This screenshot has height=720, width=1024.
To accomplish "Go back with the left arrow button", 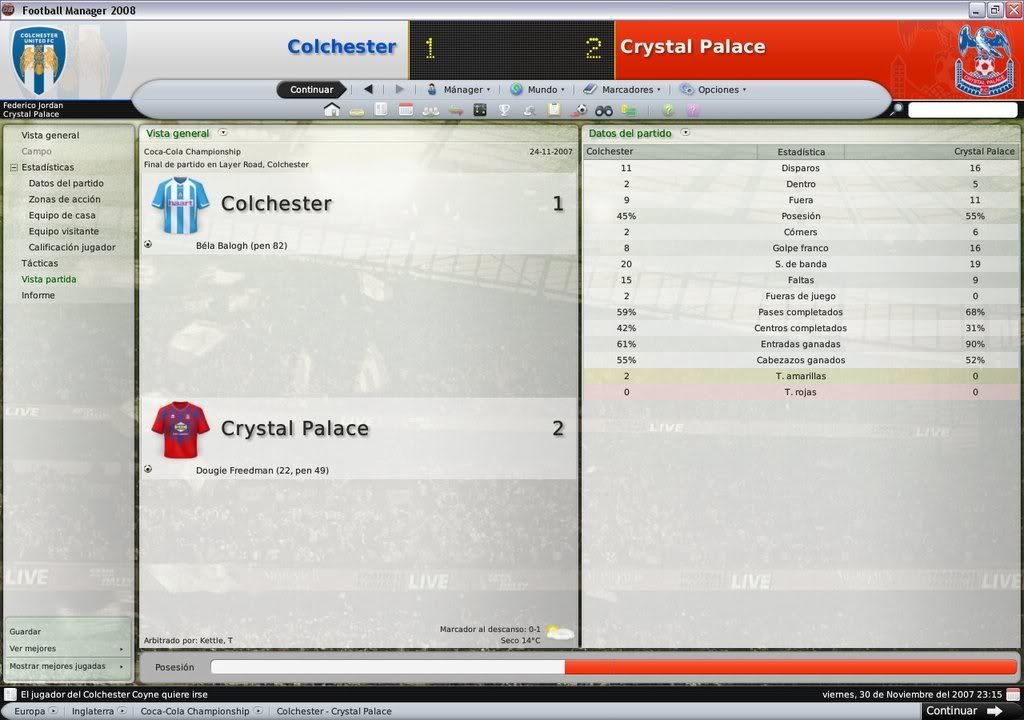I will pyautogui.click(x=368, y=90).
